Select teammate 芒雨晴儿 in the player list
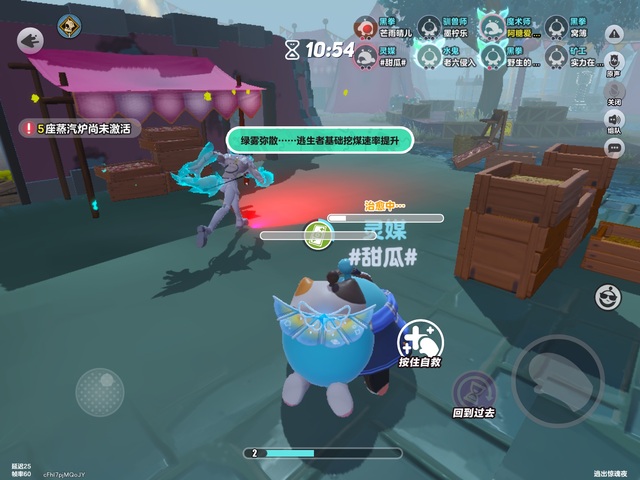This screenshot has width=640, height=480. coord(365,26)
